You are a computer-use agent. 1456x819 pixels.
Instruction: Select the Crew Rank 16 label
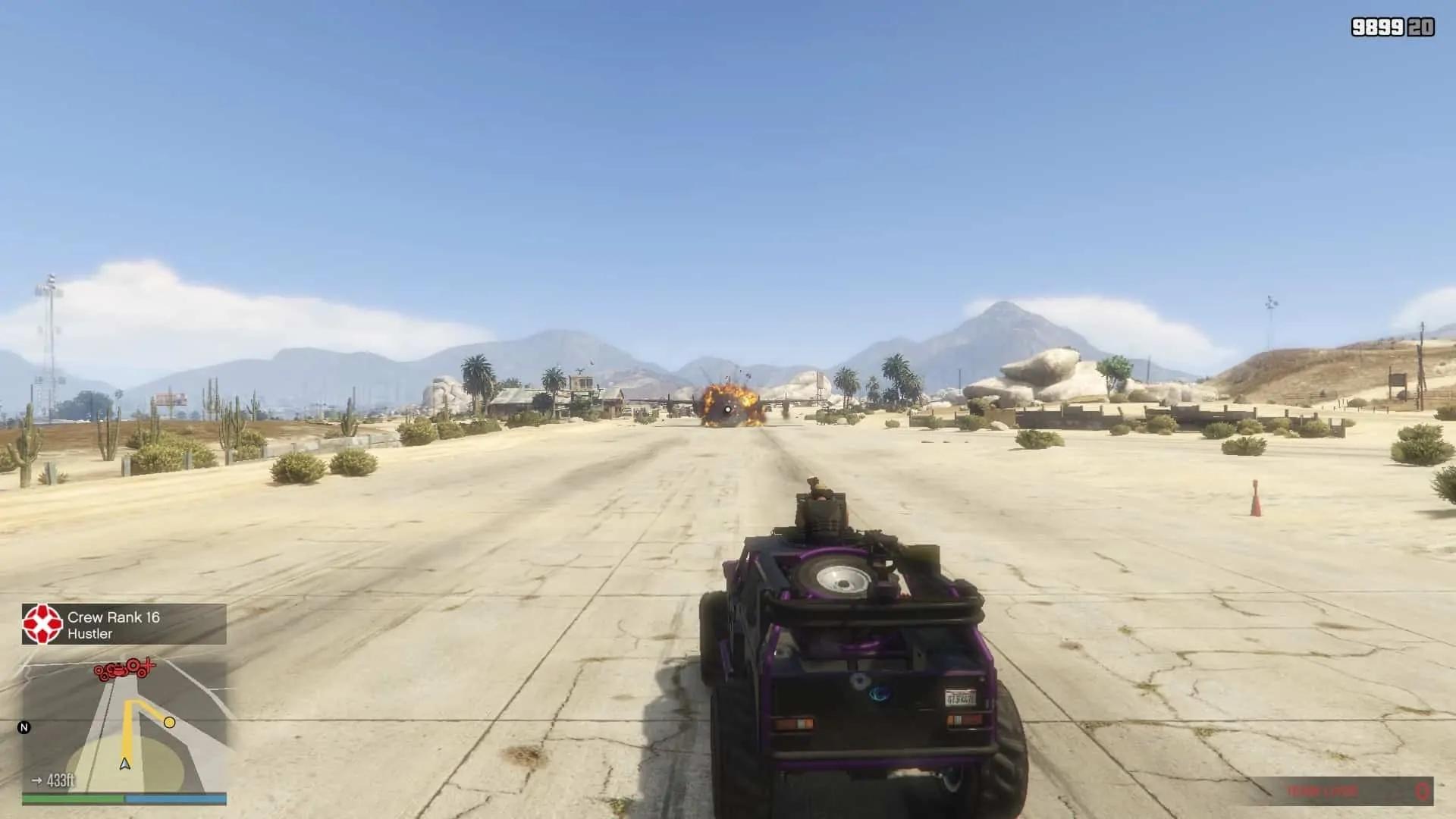point(114,616)
